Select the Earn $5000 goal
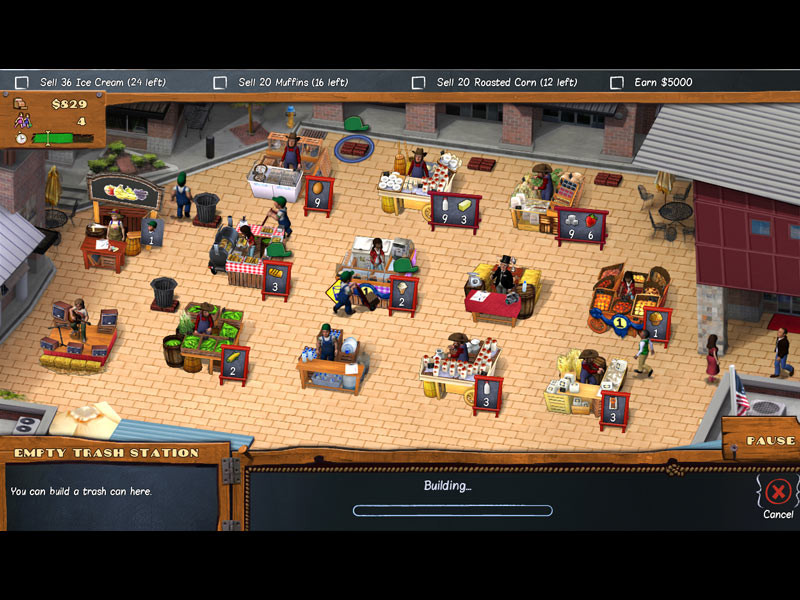Viewport: 800px width, 600px height. (616, 82)
